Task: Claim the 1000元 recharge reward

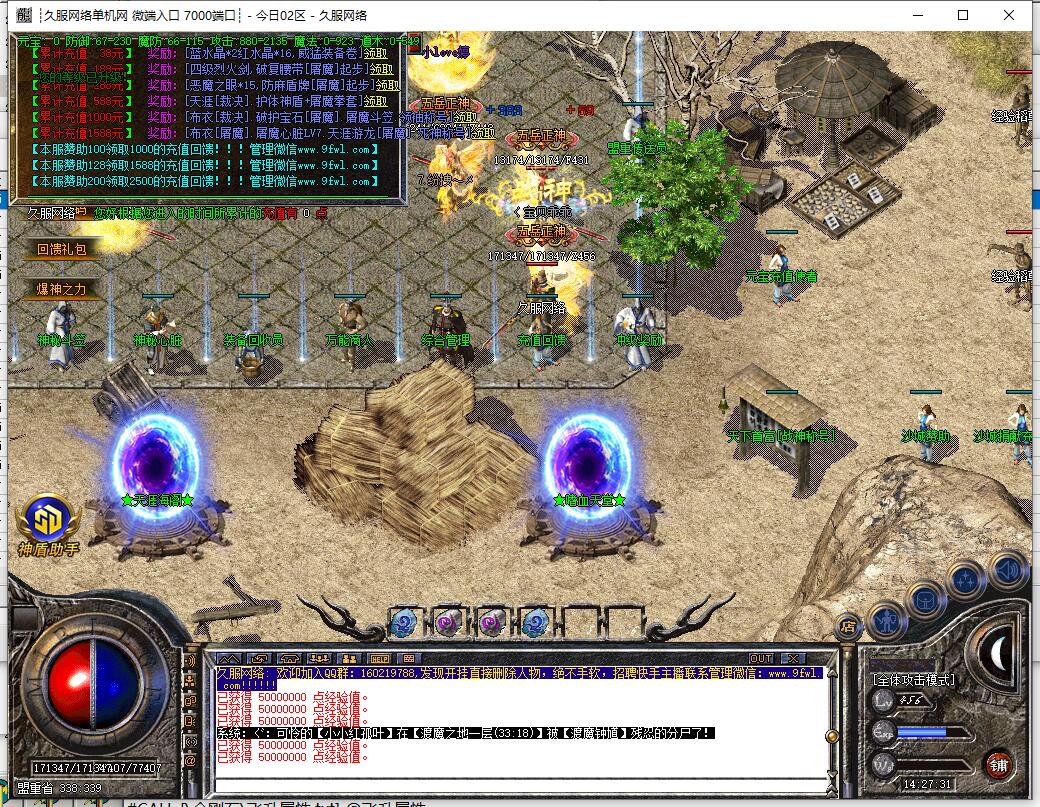Action: [467, 117]
